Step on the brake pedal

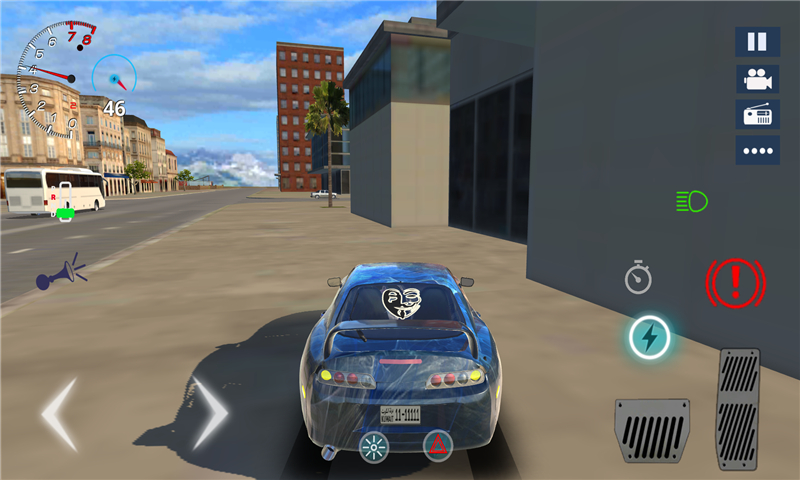652,430
